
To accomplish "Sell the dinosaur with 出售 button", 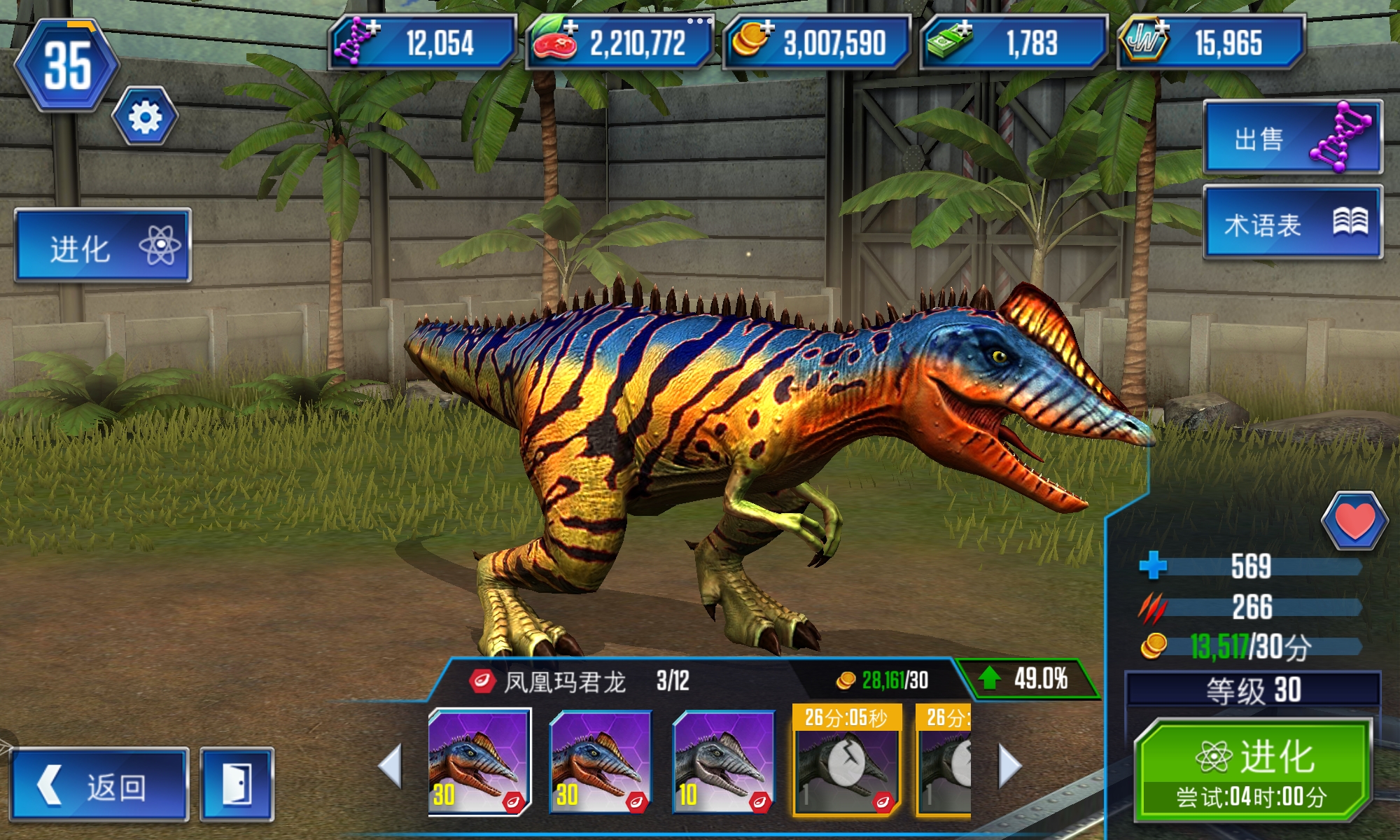I will coord(1292,138).
